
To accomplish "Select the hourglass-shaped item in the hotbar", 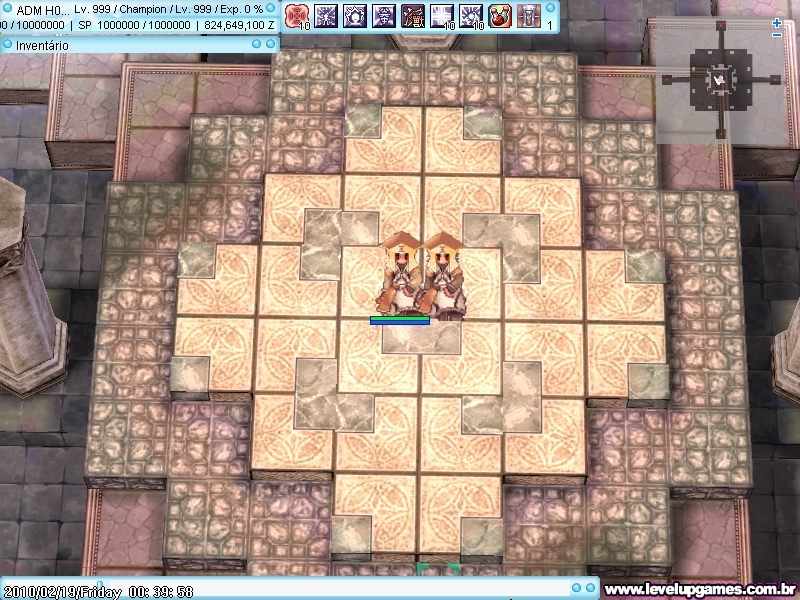I will click(x=529, y=15).
